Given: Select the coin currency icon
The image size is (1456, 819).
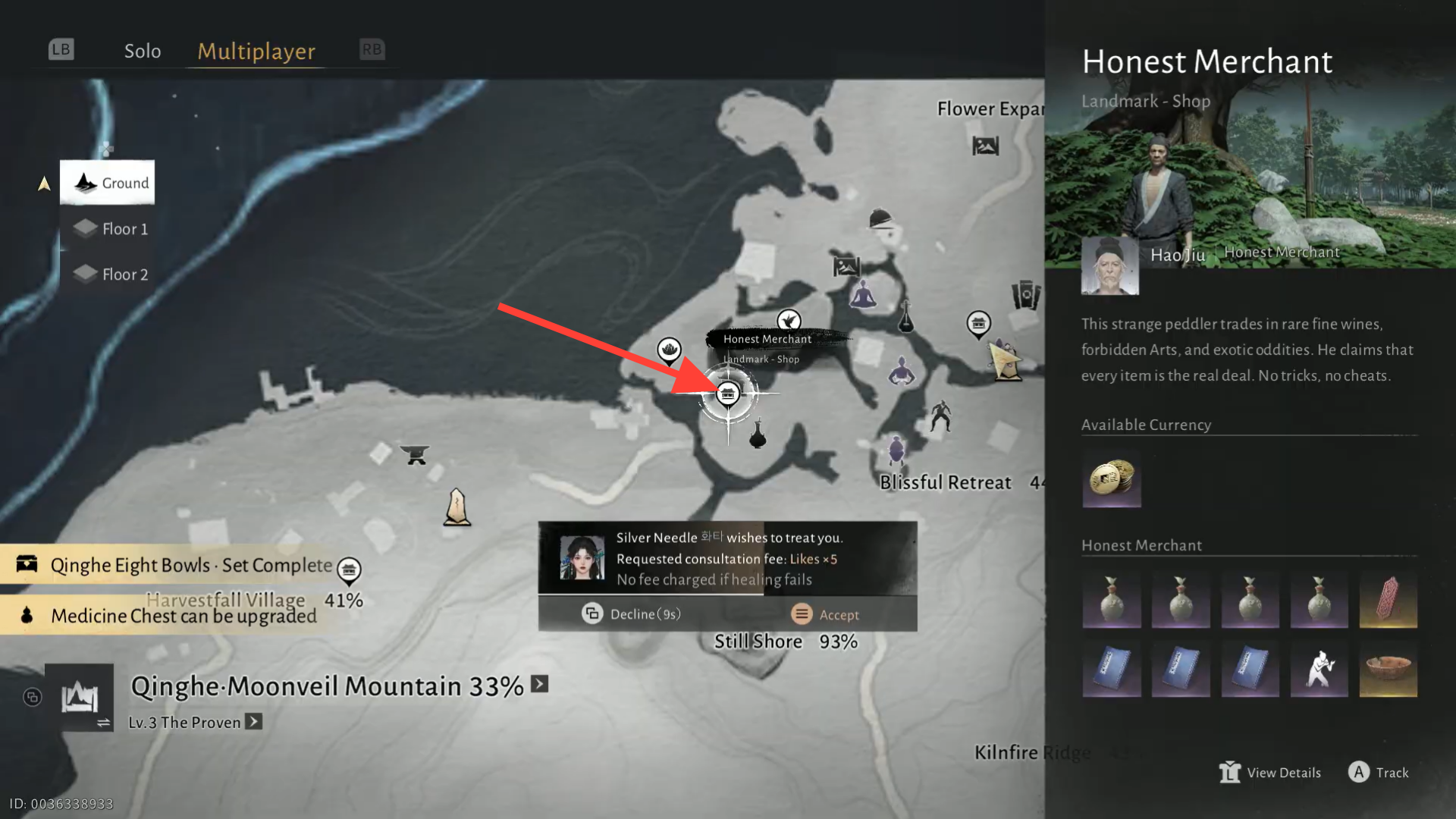Looking at the screenshot, I should (x=1111, y=479).
